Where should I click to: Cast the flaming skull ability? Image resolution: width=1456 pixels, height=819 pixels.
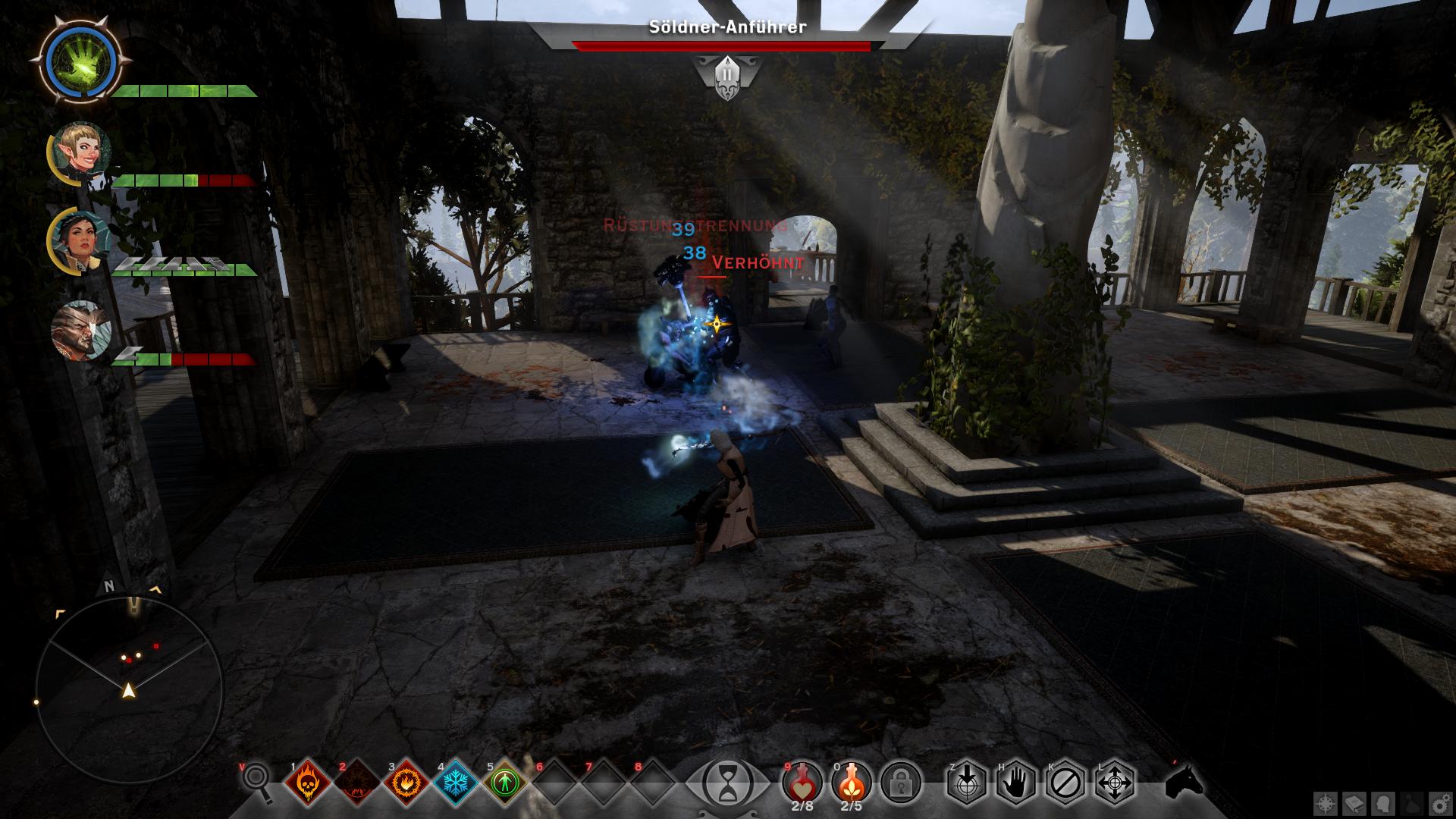pyautogui.click(x=307, y=782)
